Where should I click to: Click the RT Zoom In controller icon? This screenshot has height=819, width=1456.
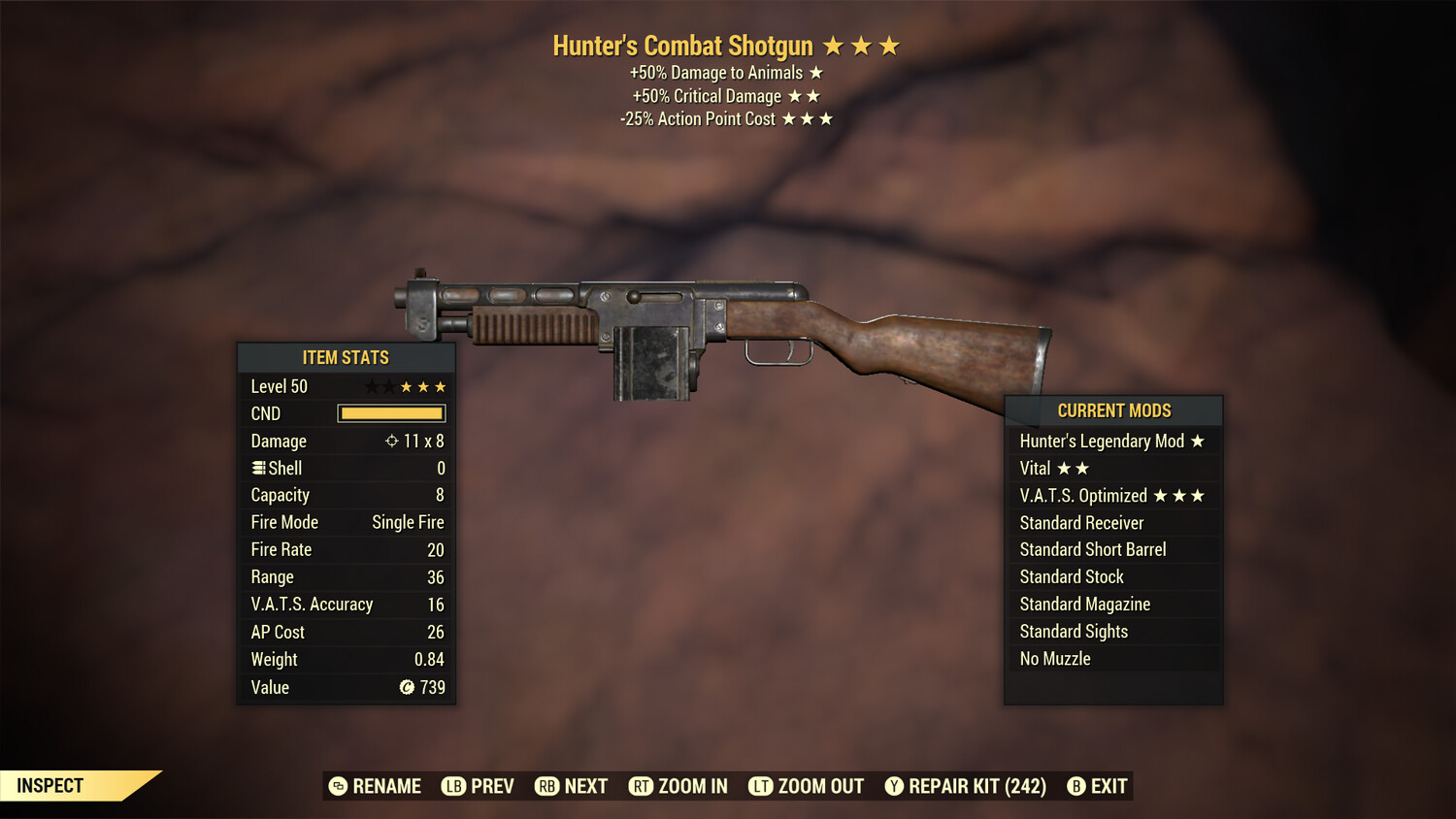click(x=642, y=786)
